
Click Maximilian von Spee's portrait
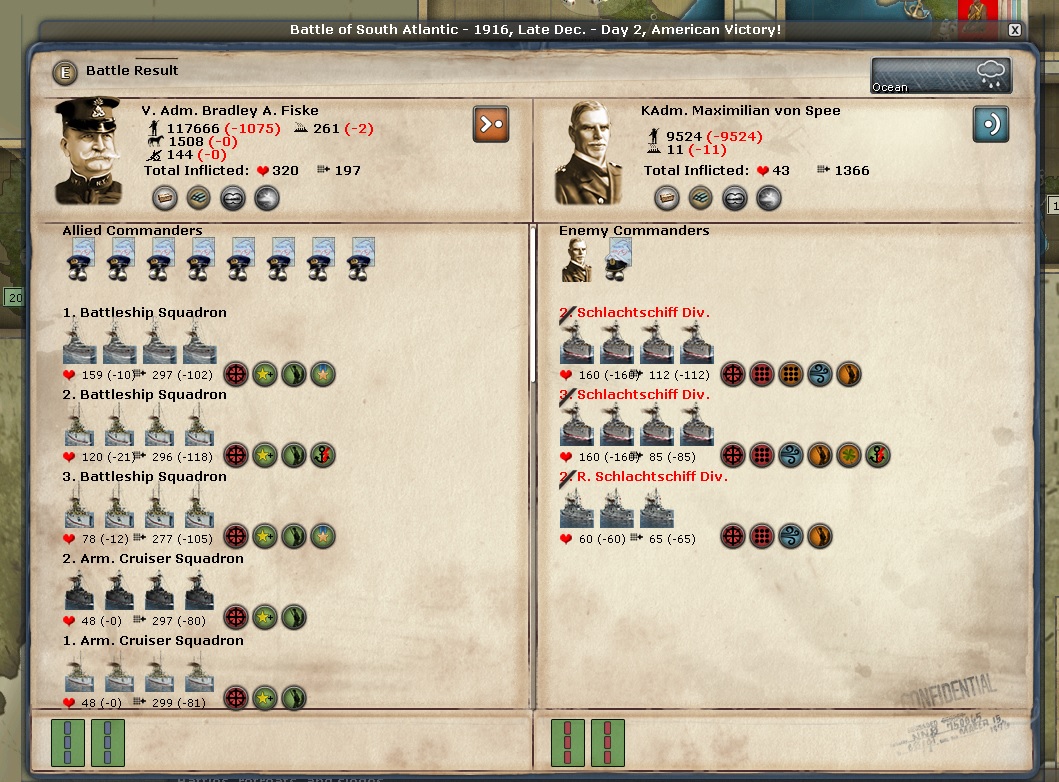pyautogui.click(x=589, y=153)
